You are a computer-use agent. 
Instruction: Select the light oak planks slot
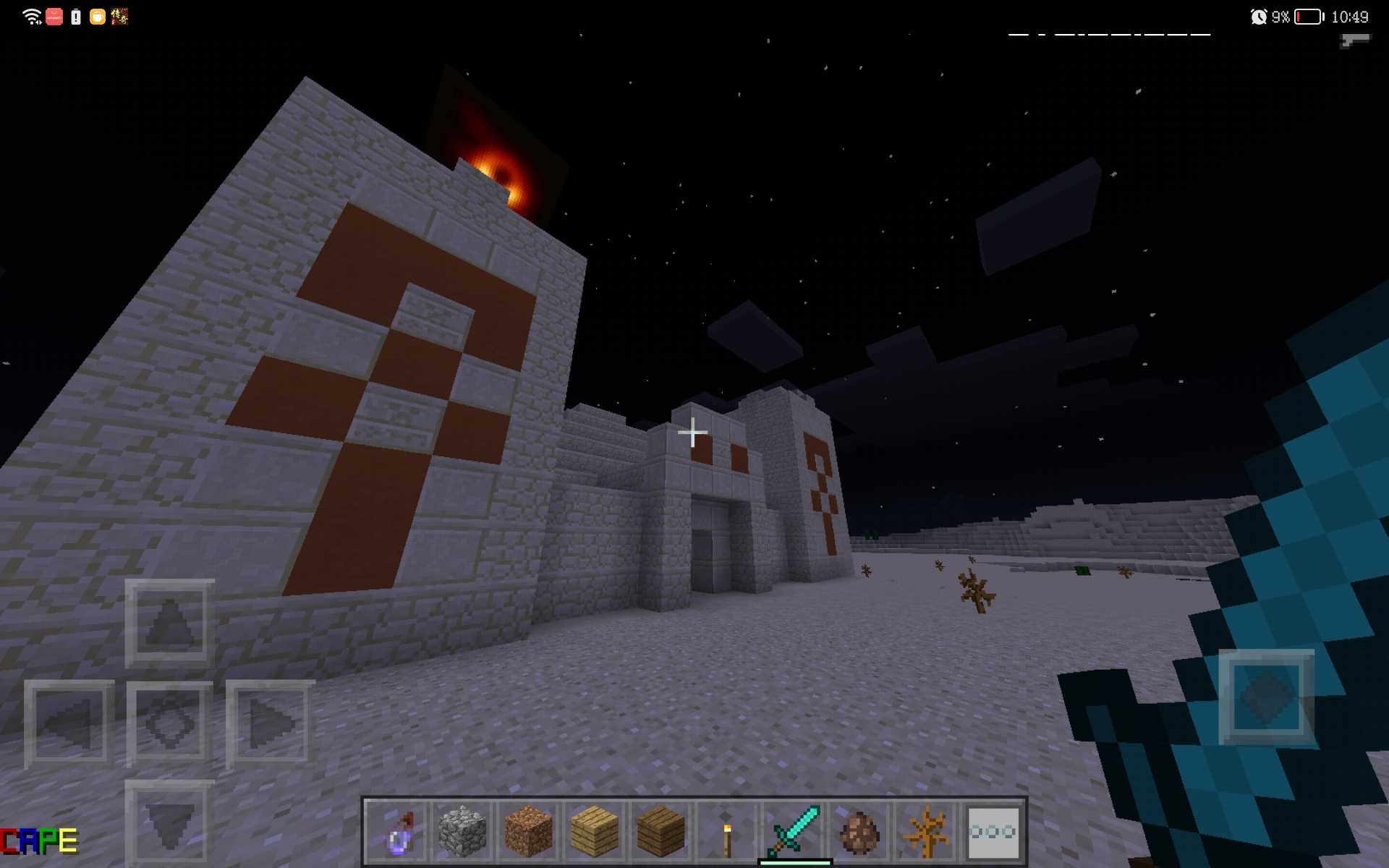[595, 832]
